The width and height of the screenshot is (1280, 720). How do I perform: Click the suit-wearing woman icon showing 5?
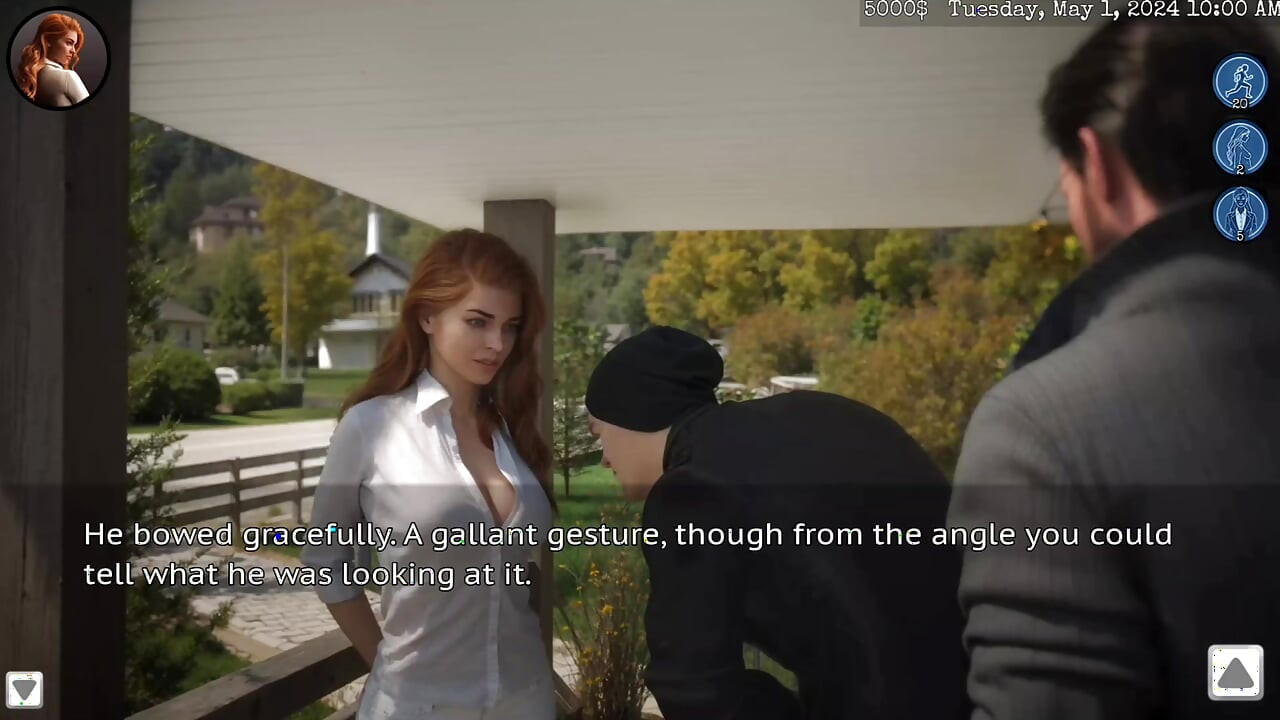click(1240, 215)
